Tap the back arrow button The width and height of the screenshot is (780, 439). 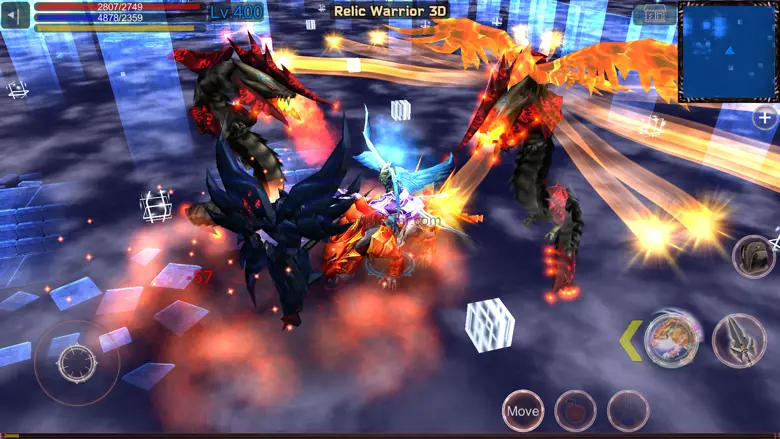pyautogui.click(x=16, y=16)
